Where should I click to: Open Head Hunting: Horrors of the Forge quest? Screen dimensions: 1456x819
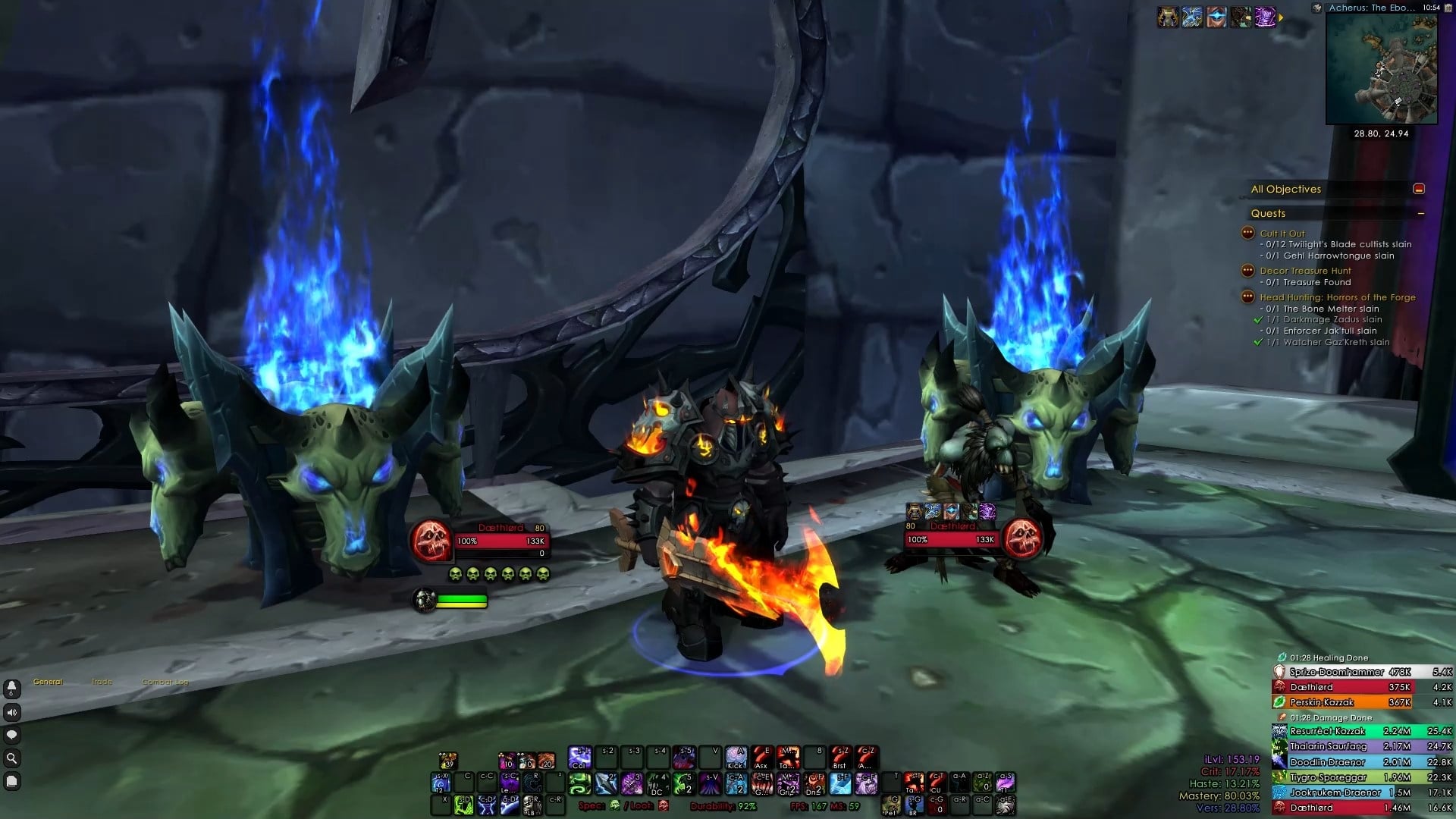pyautogui.click(x=1337, y=297)
